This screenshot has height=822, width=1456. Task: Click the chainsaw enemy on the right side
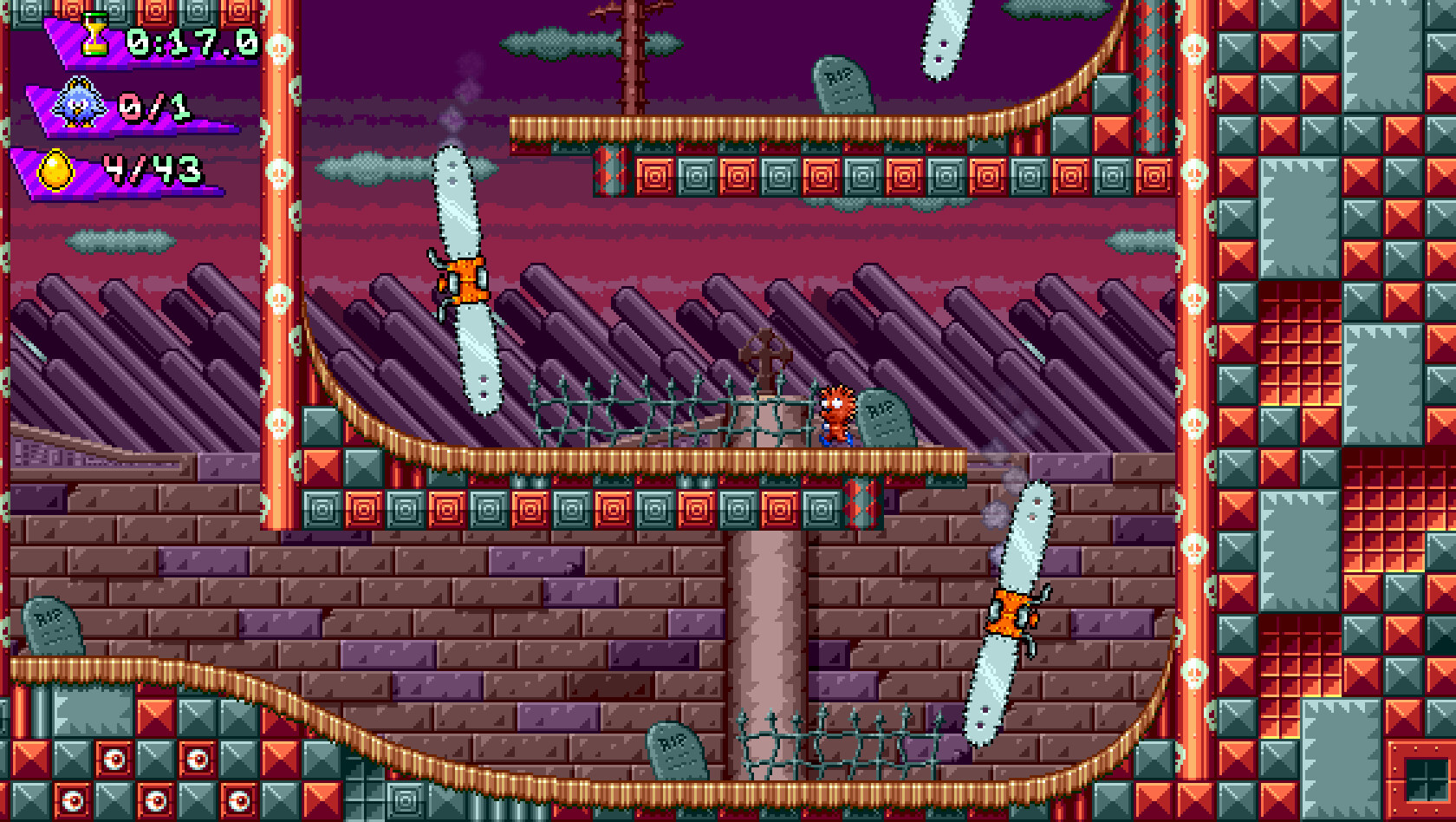click(x=1012, y=611)
